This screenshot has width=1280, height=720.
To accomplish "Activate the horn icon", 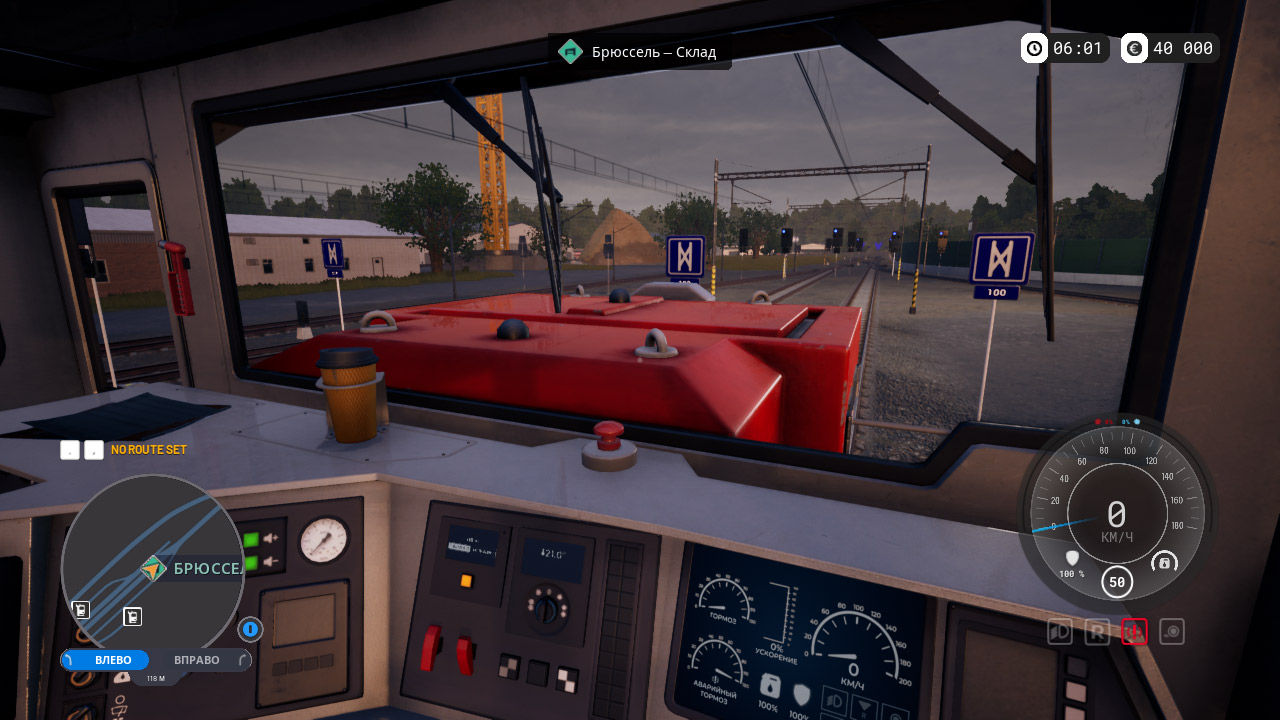I will [1172, 632].
